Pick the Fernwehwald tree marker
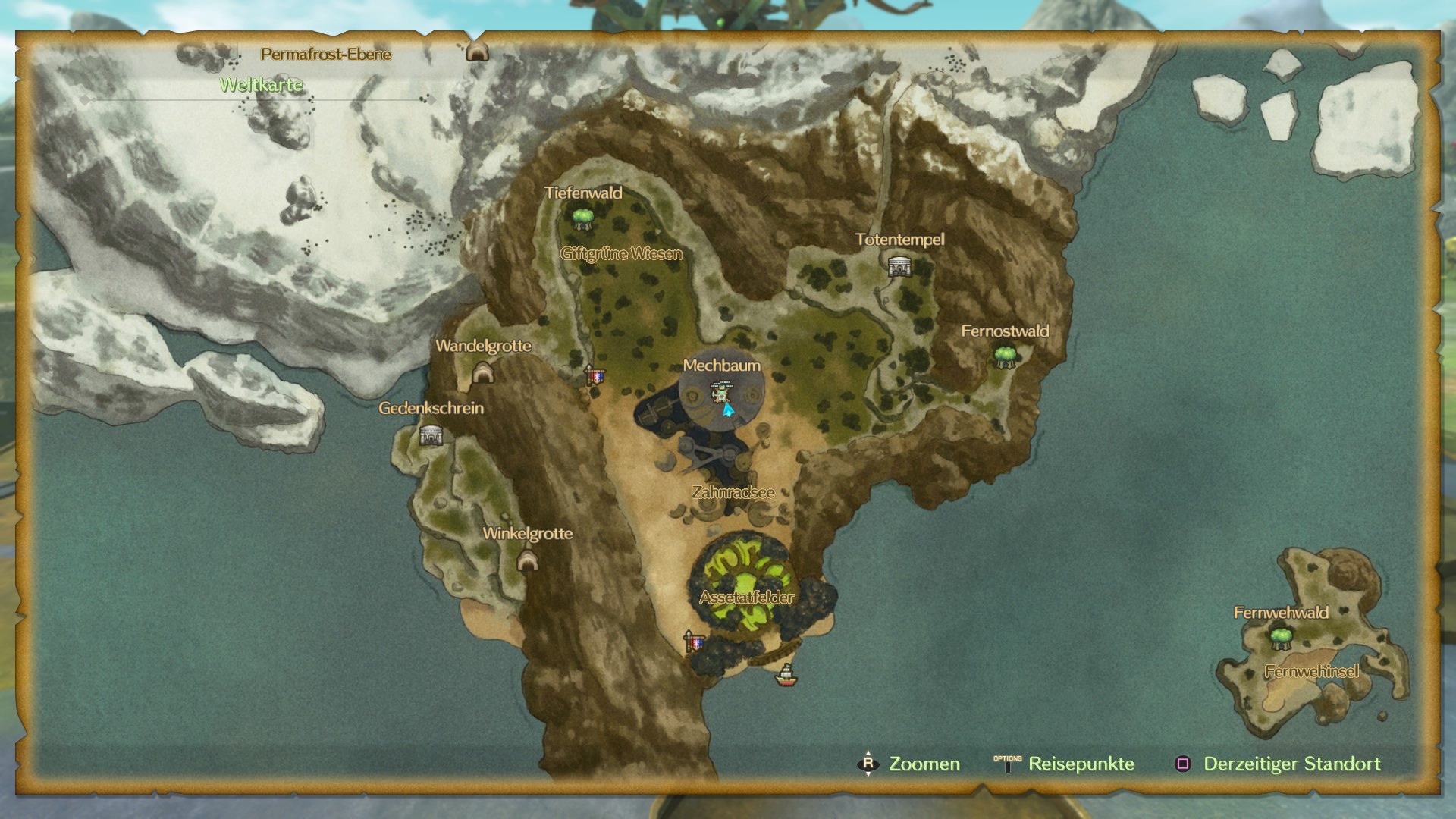The height and width of the screenshot is (819, 1456). click(1281, 639)
